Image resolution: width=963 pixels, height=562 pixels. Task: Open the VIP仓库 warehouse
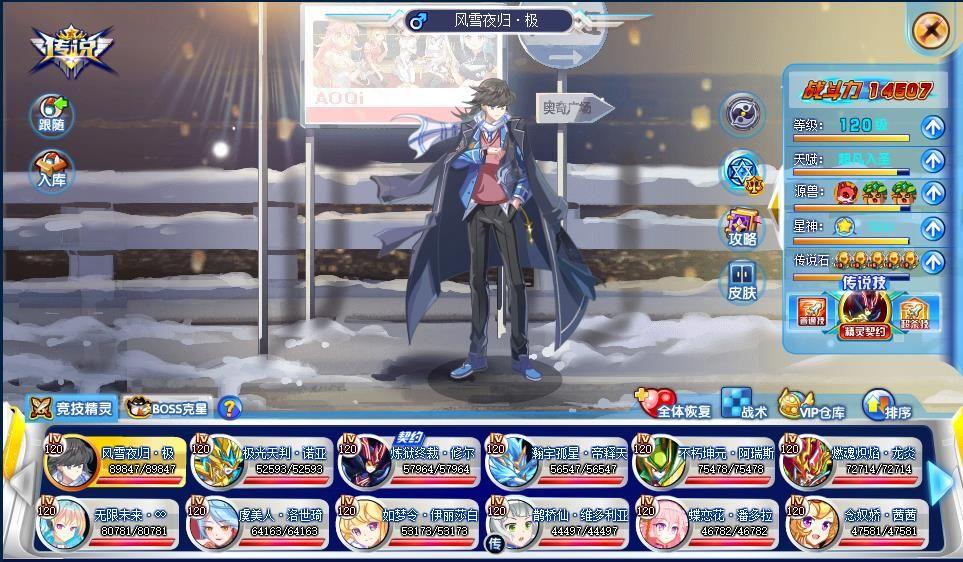[x=811, y=405]
